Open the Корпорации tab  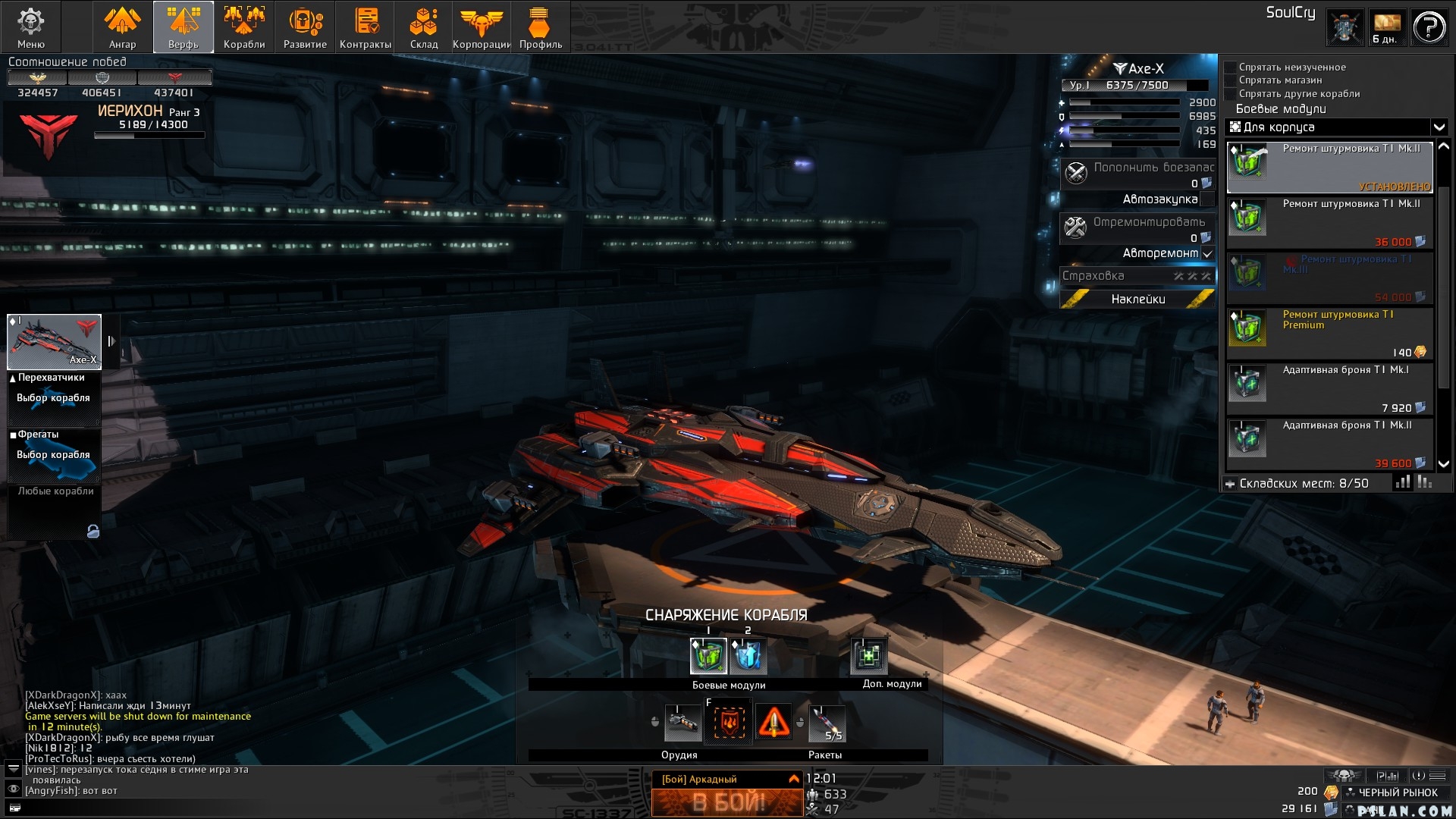[x=482, y=27]
